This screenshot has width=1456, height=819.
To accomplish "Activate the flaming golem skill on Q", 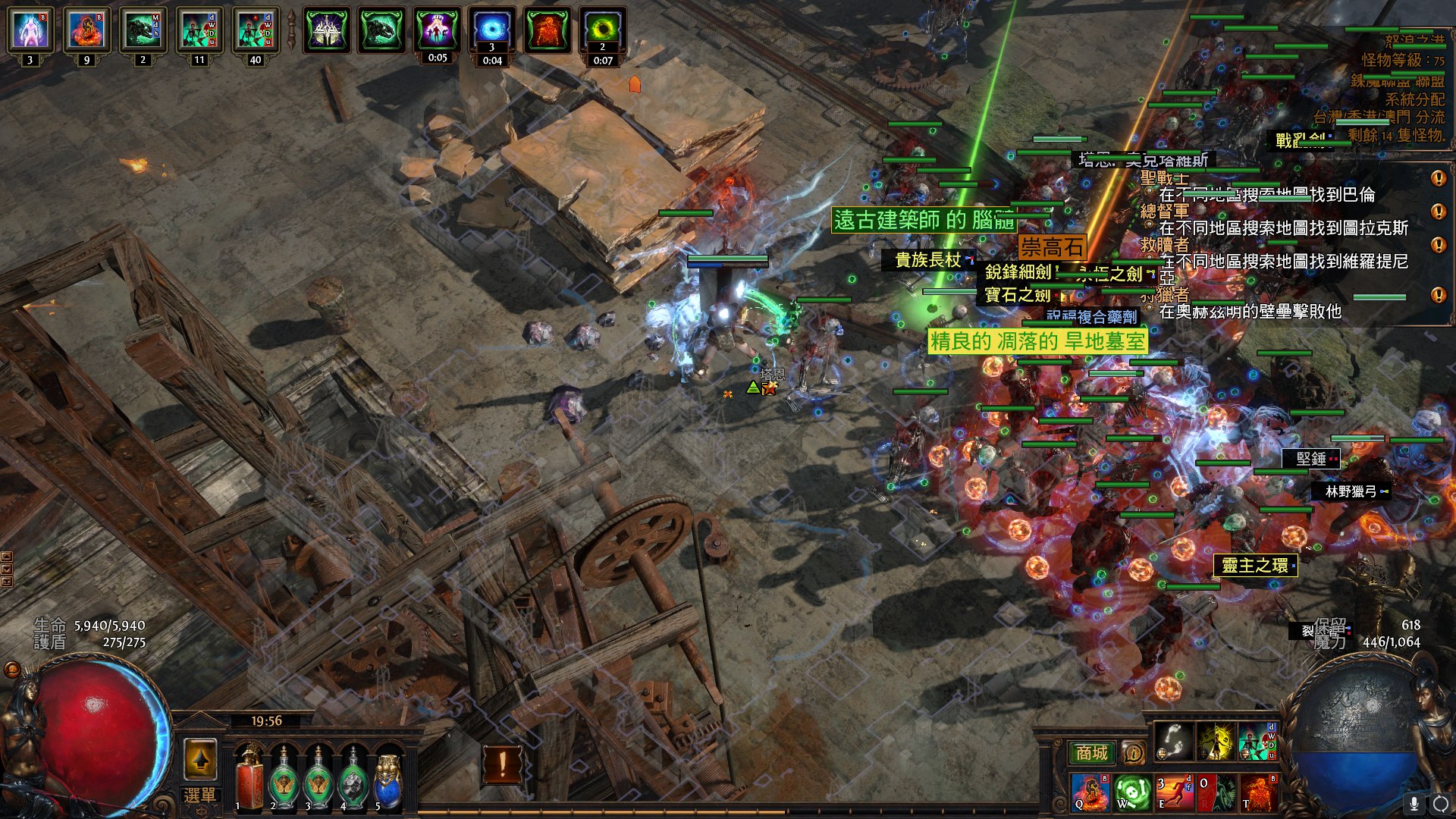I will [1090, 792].
